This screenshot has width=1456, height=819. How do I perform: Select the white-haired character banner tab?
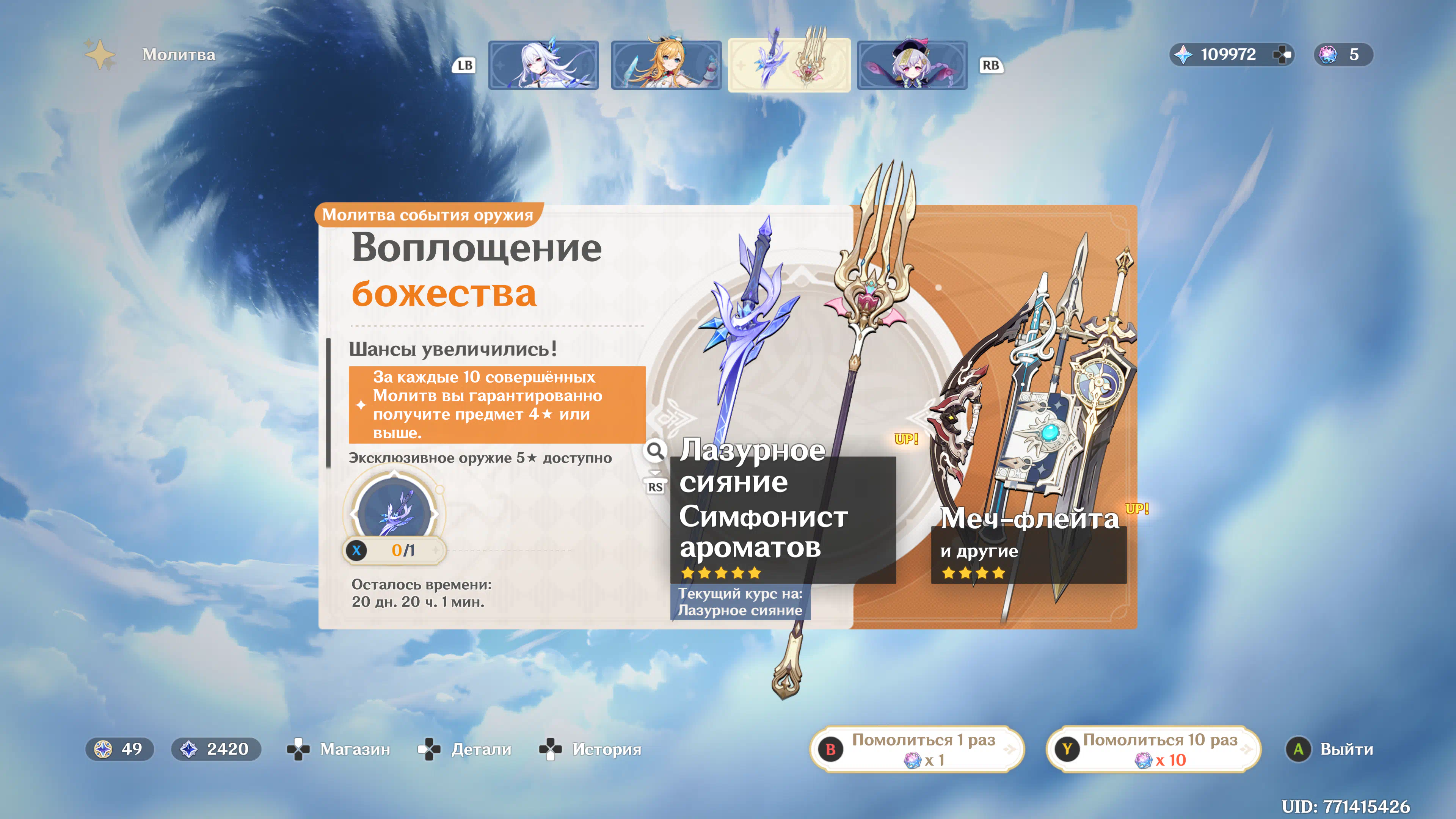pyautogui.click(x=543, y=65)
